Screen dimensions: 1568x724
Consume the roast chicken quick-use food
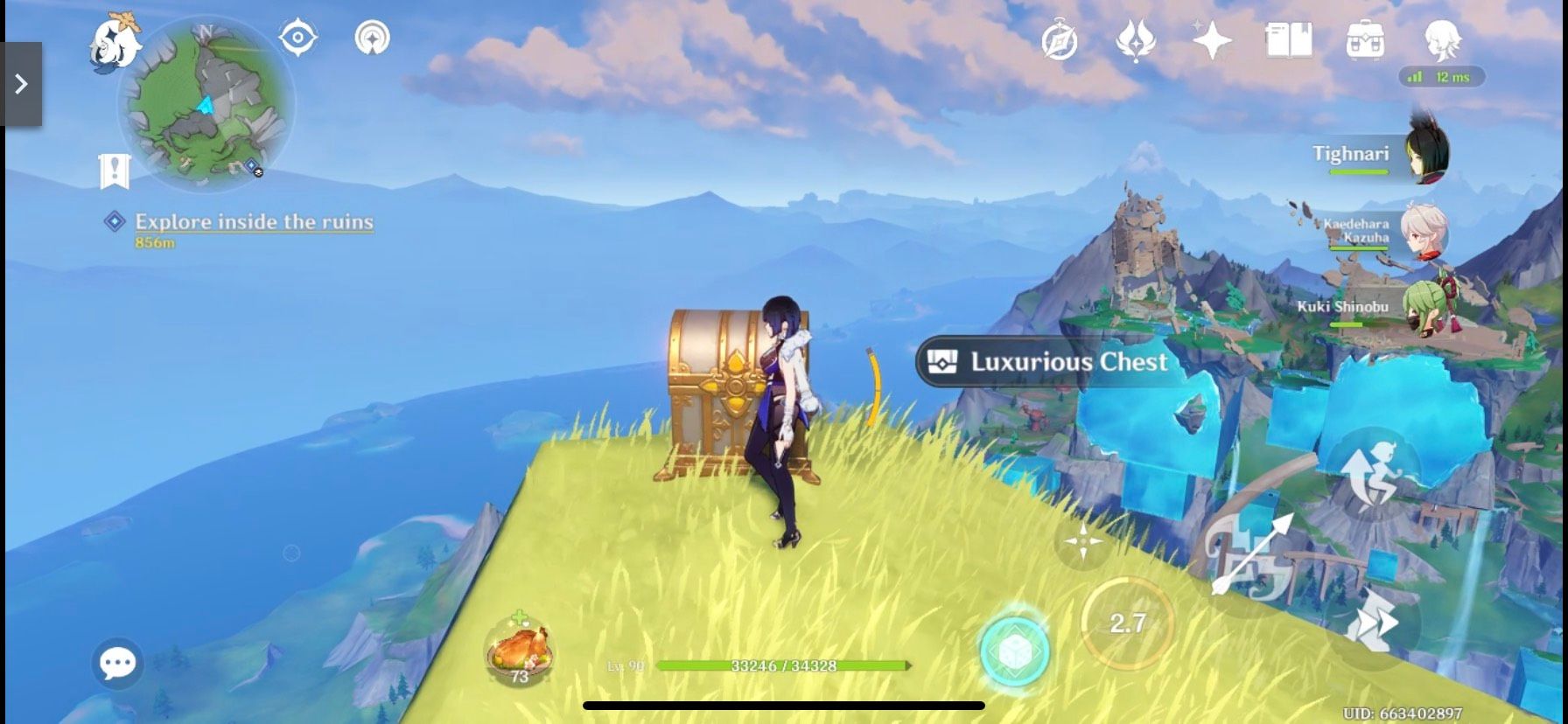click(x=518, y=647)
